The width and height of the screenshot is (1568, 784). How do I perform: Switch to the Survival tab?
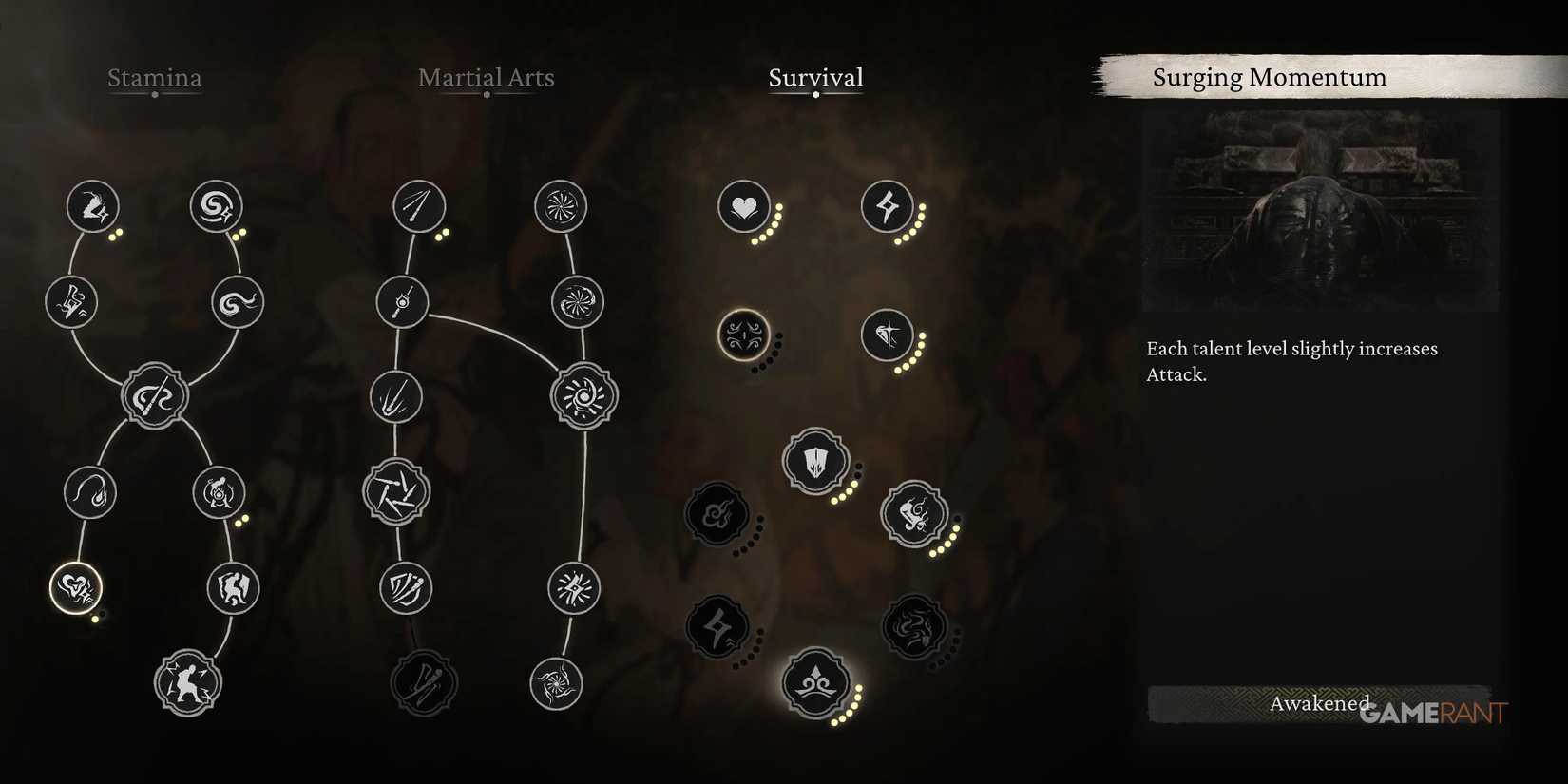814,78
